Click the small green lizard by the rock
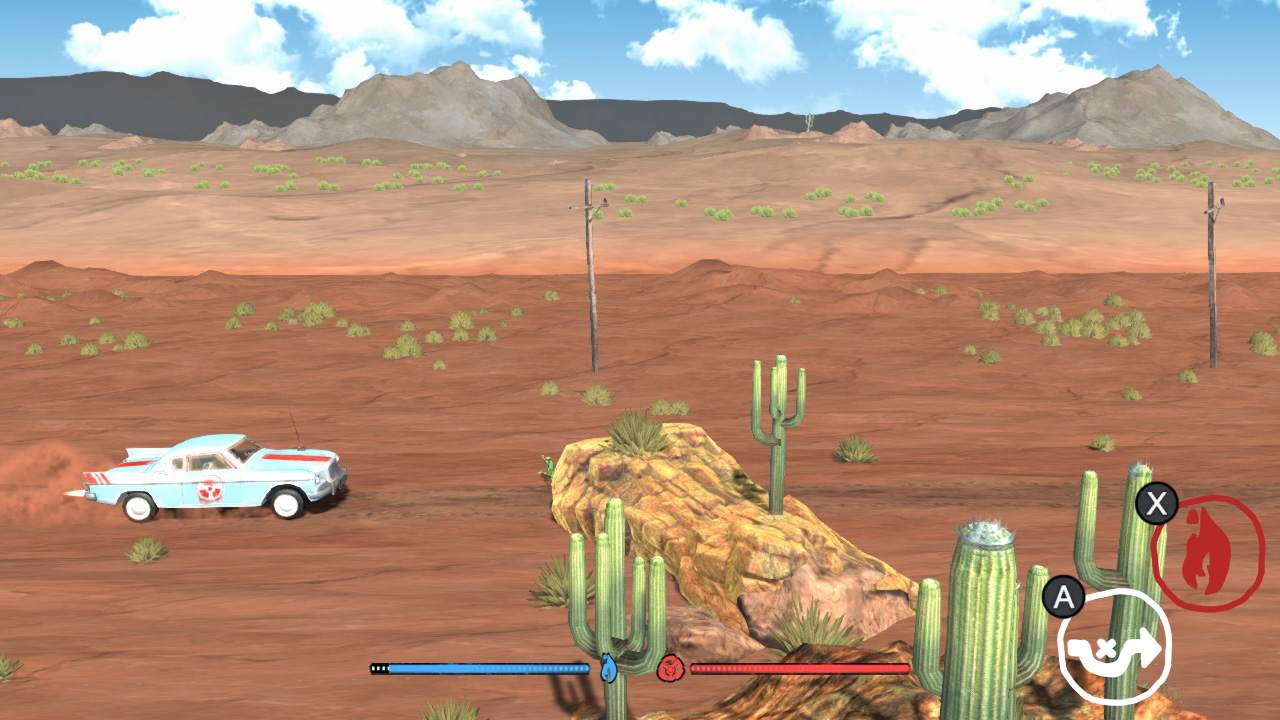This screenshot has width=1280, height=720. 548,467
